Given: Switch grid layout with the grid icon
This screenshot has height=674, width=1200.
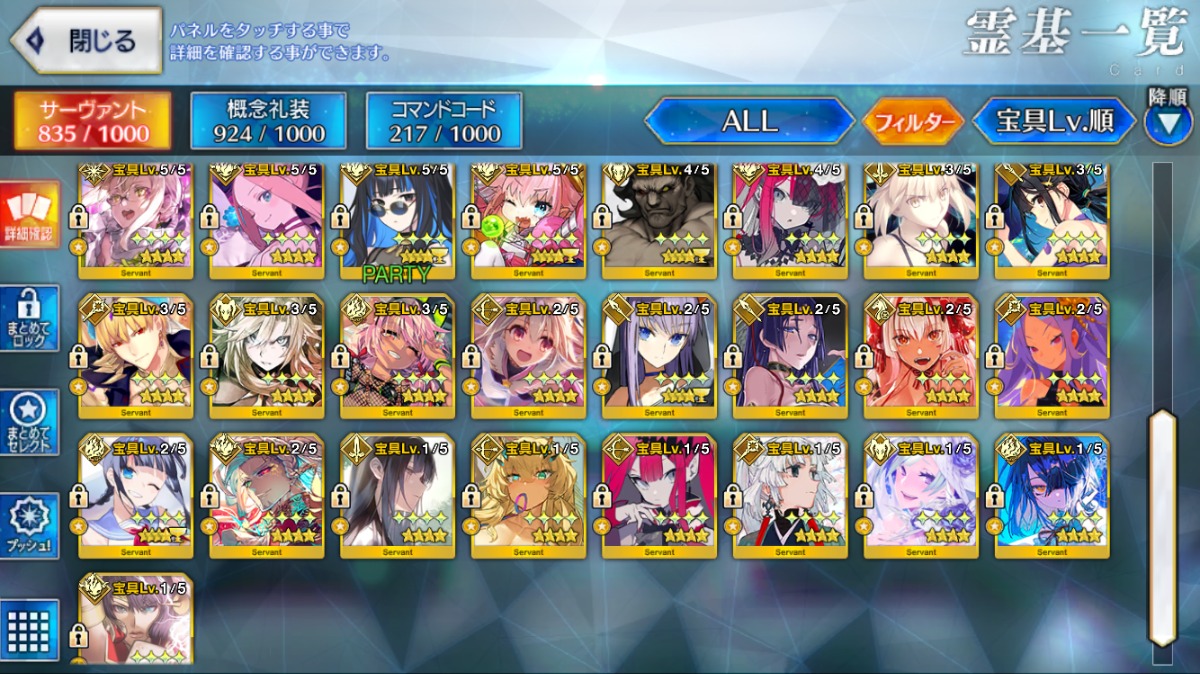Looking at the screenshot, I should (29, 629).
